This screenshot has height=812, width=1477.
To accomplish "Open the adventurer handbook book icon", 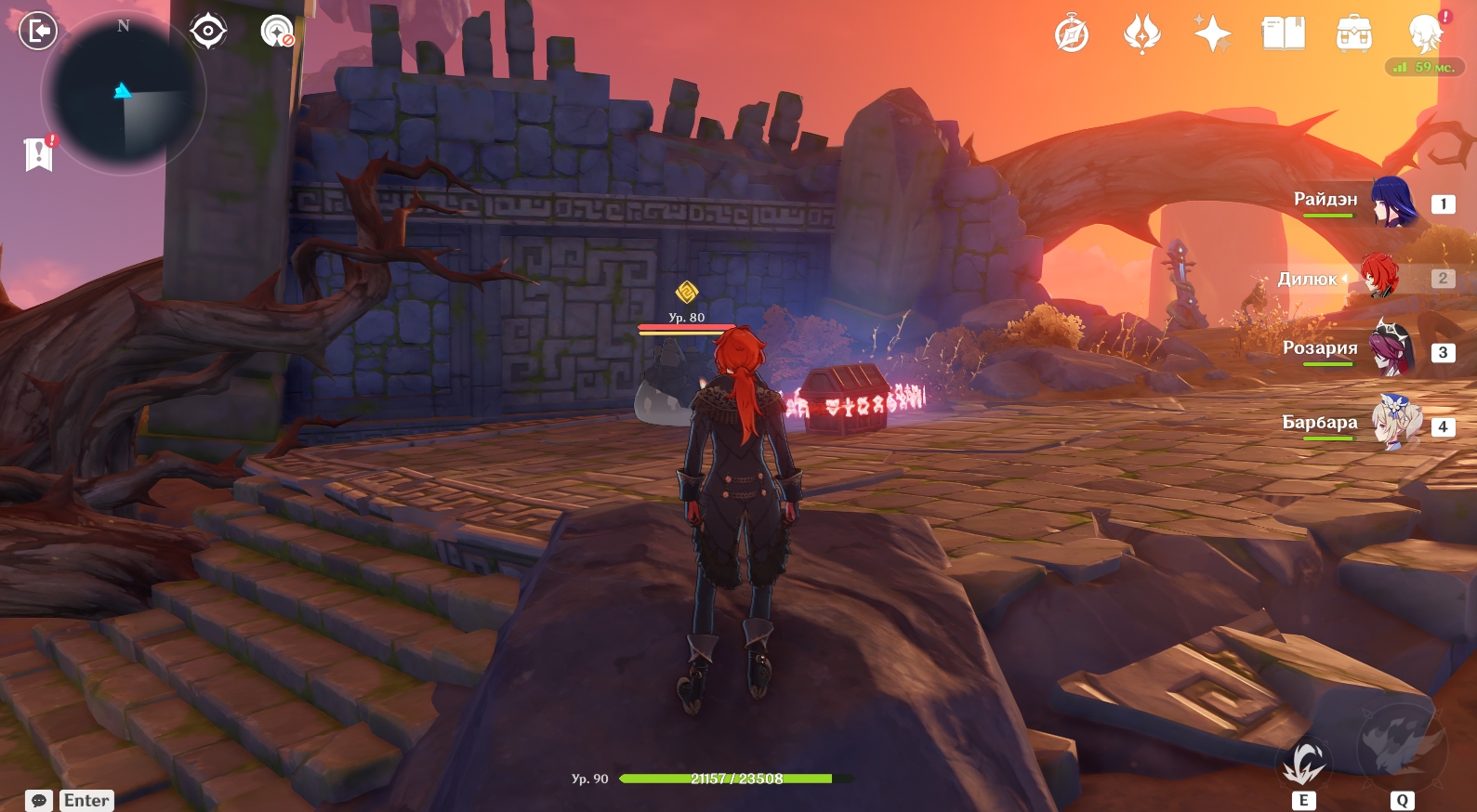I will 1283,34.
